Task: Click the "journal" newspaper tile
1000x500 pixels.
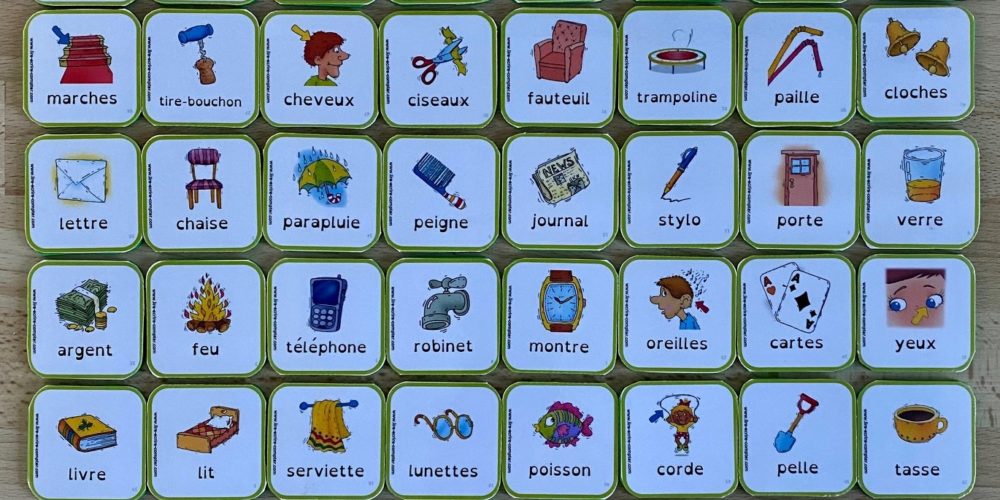Action: (x=560, y=190)
